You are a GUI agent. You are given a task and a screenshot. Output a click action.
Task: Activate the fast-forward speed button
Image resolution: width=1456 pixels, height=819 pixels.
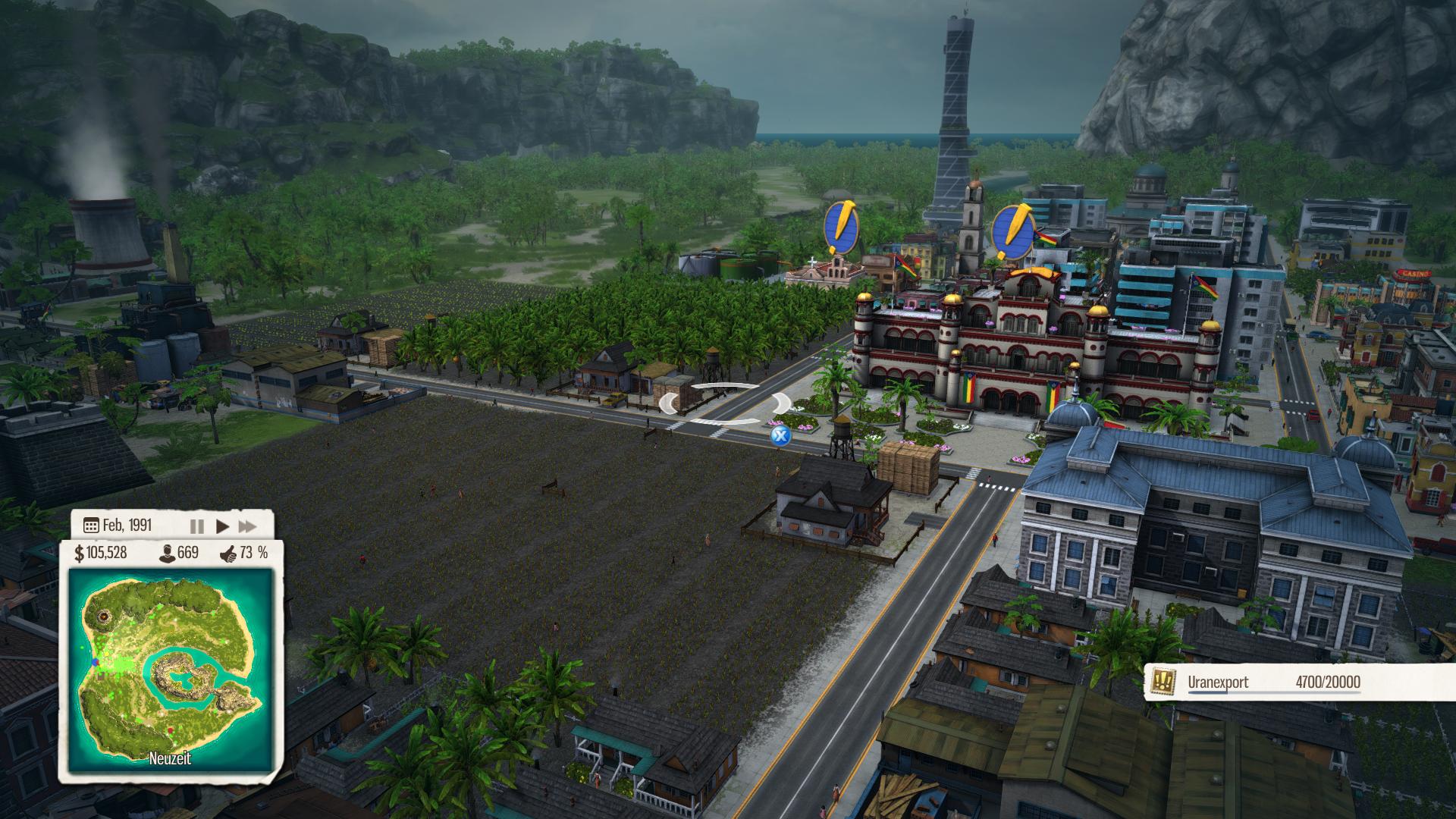247,526
